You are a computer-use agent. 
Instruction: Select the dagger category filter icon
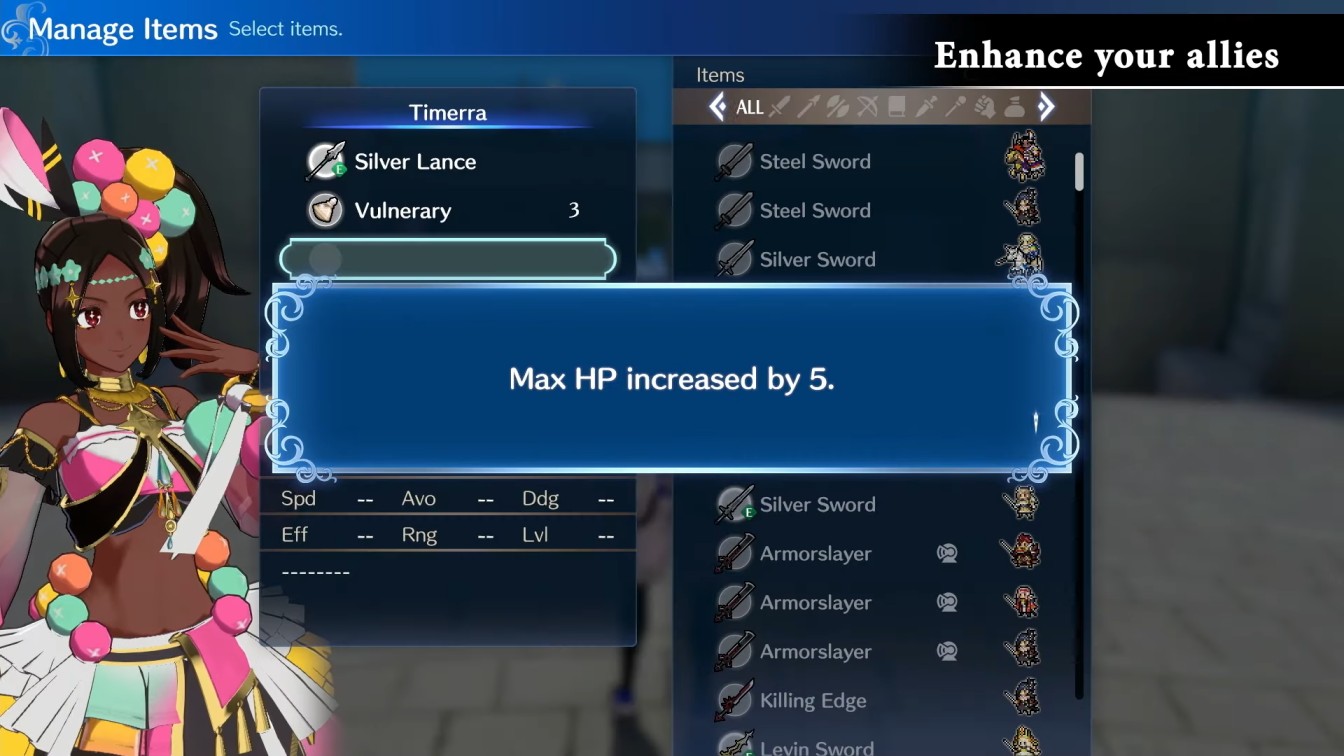(x=925, y=107)
